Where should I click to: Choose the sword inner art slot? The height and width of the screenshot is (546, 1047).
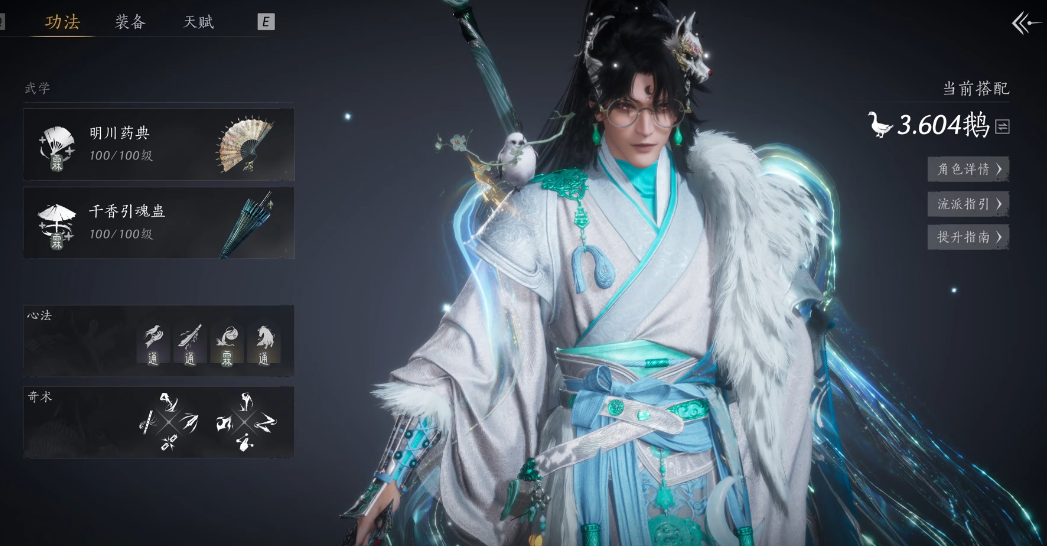(x=190, y=344)
